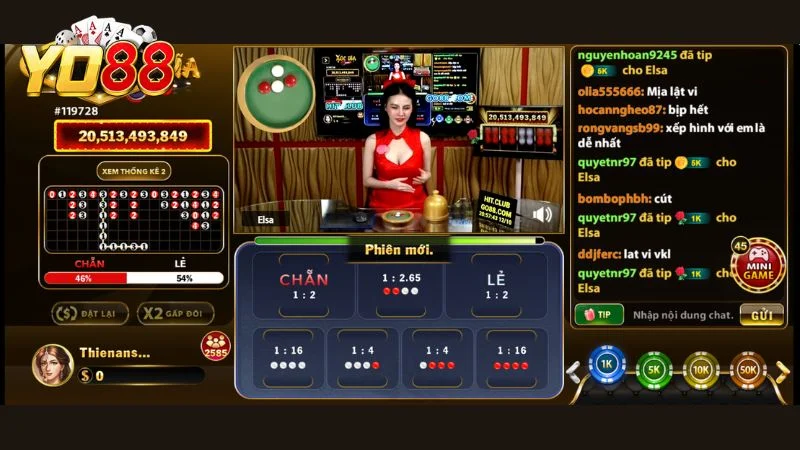
Task: Open the Mini Game button
Action: click(758, 265)
